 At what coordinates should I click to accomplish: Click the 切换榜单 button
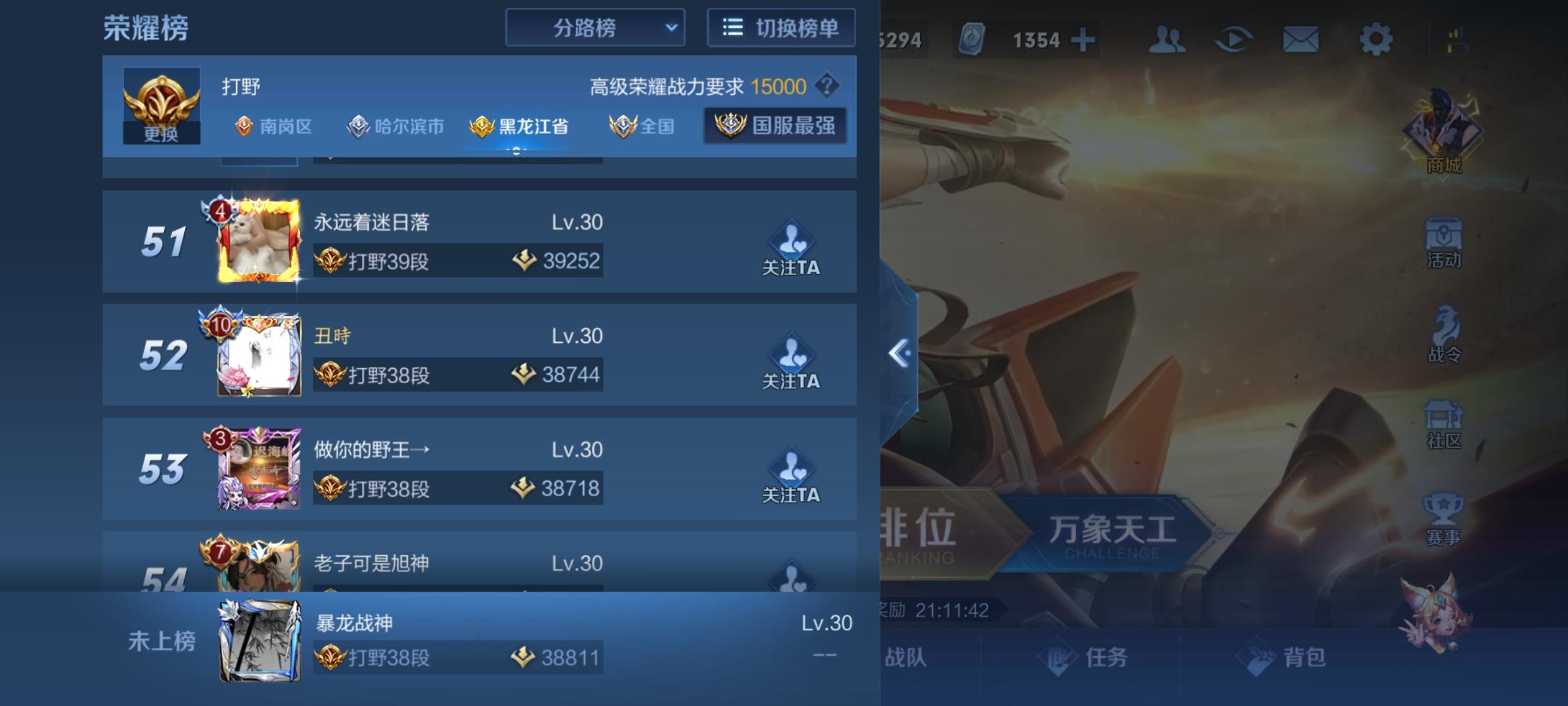[x=781, y=27]
